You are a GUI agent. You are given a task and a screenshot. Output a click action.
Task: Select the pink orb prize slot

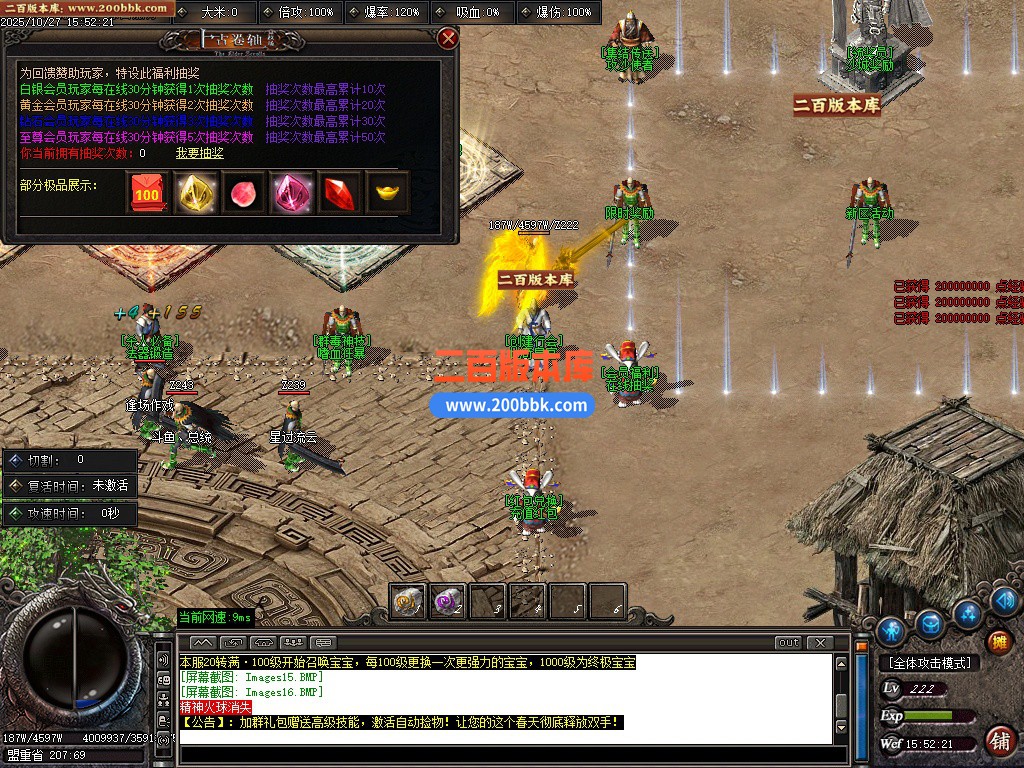tap(243, 193)
